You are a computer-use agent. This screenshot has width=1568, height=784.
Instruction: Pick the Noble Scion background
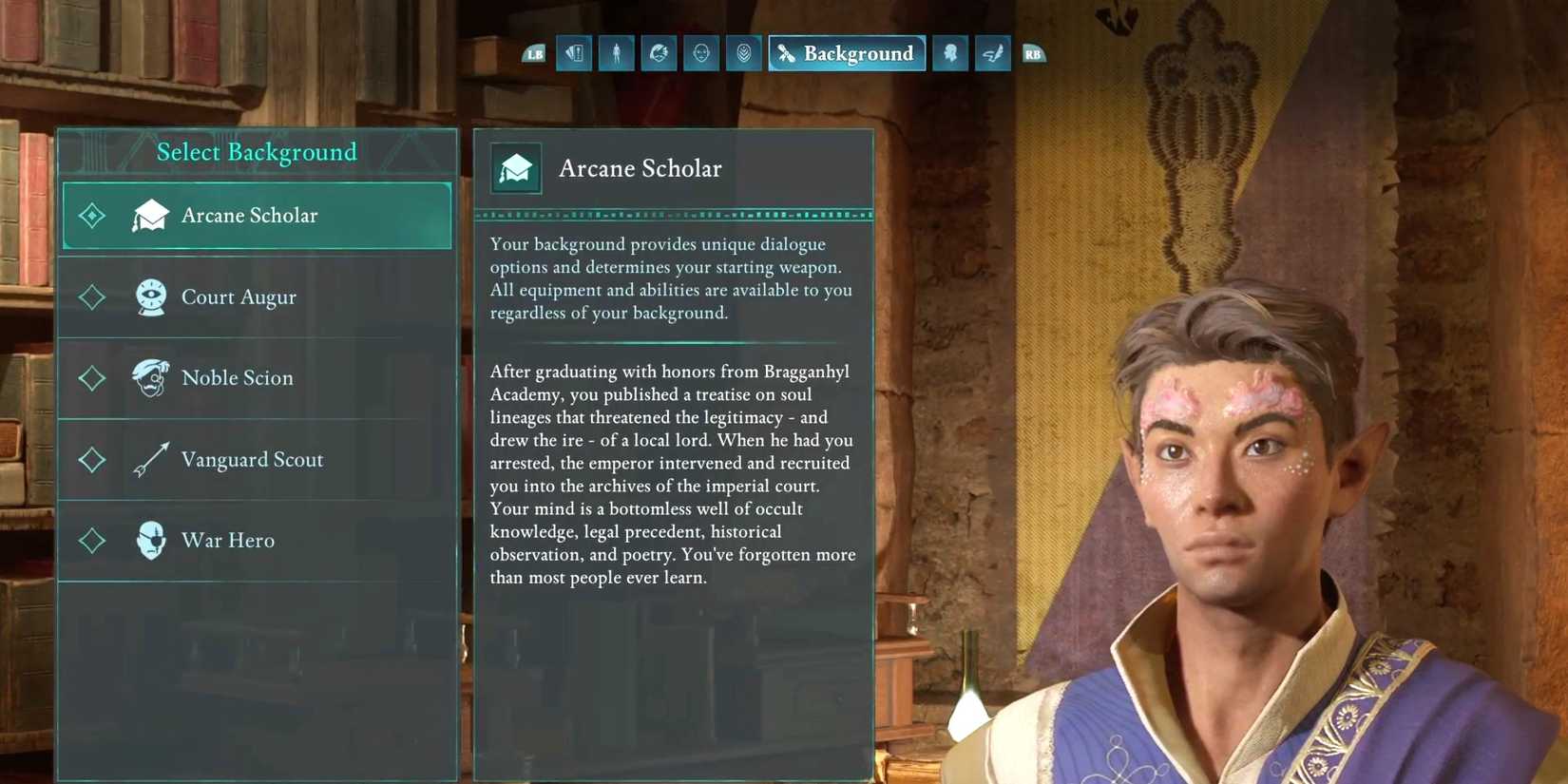(x=257, y=378)
